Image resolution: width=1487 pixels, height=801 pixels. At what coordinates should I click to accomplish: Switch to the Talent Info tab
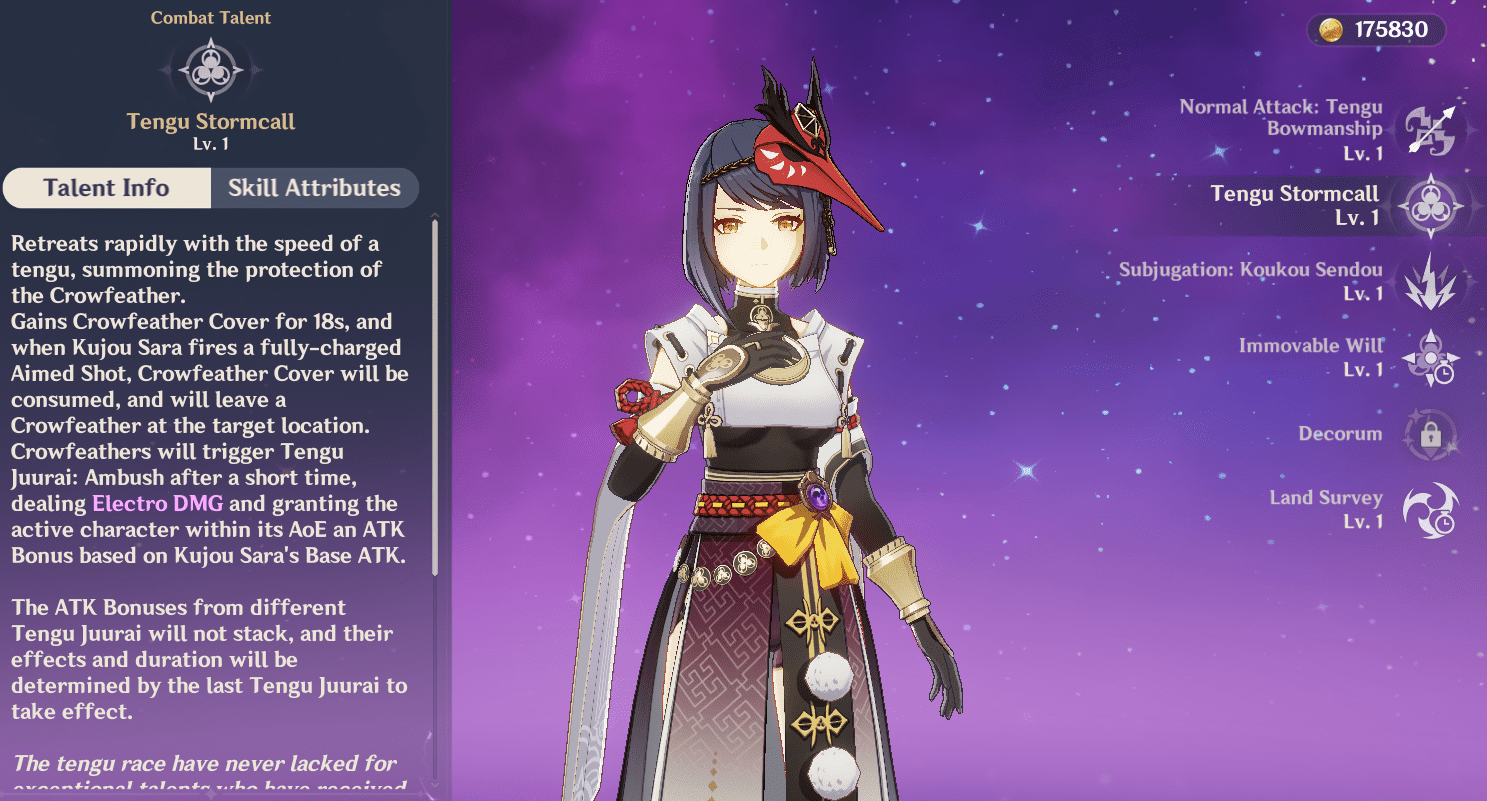pos(106,188)
